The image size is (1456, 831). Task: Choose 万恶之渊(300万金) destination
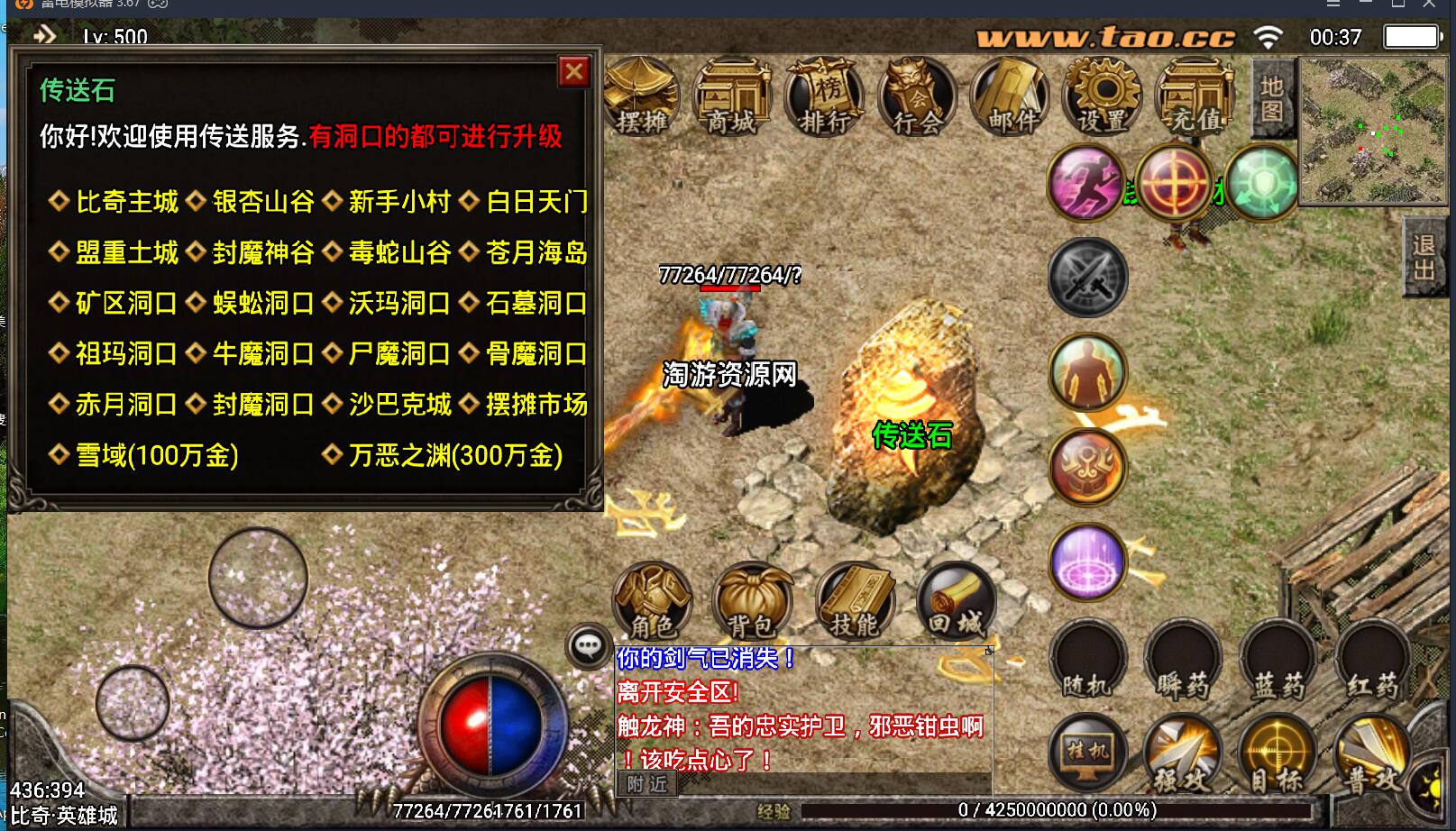[x=455, y=456]
